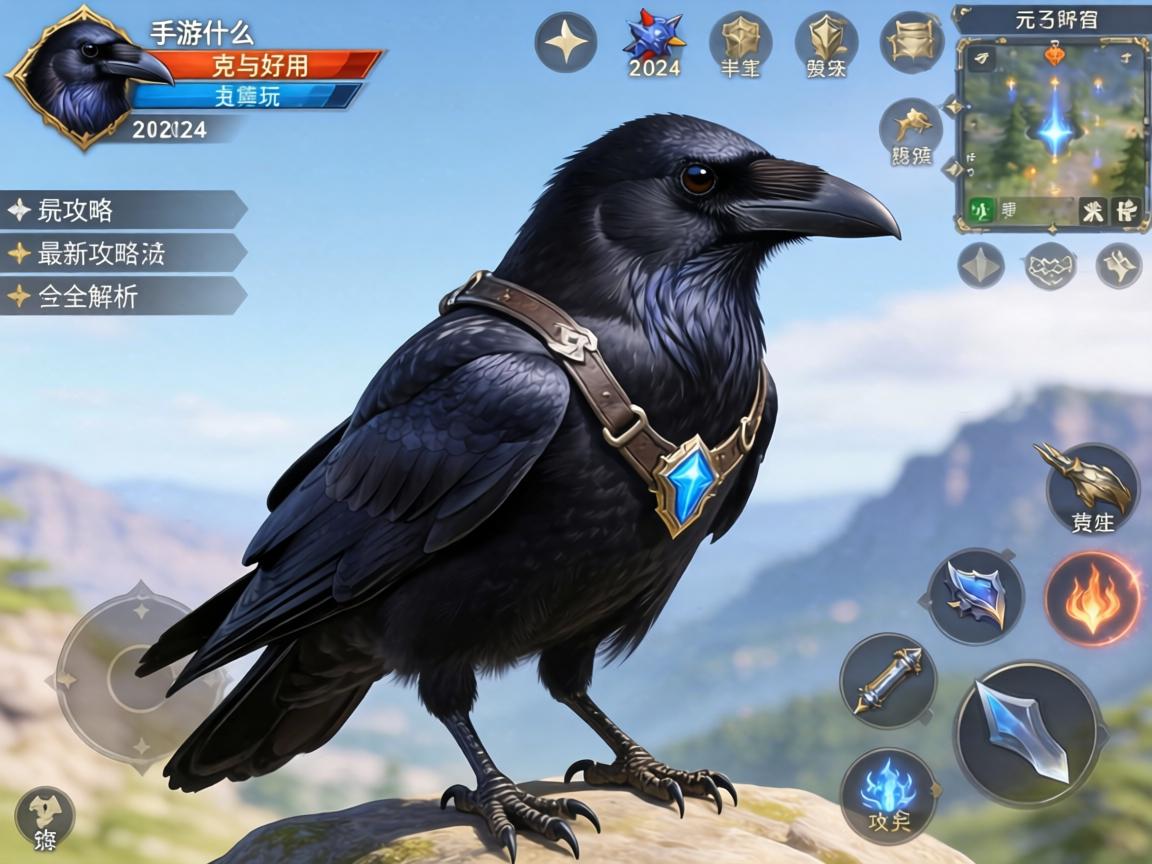Use the golden claw ability
Screen dimensions: 1152x864
pos(1092,488)
